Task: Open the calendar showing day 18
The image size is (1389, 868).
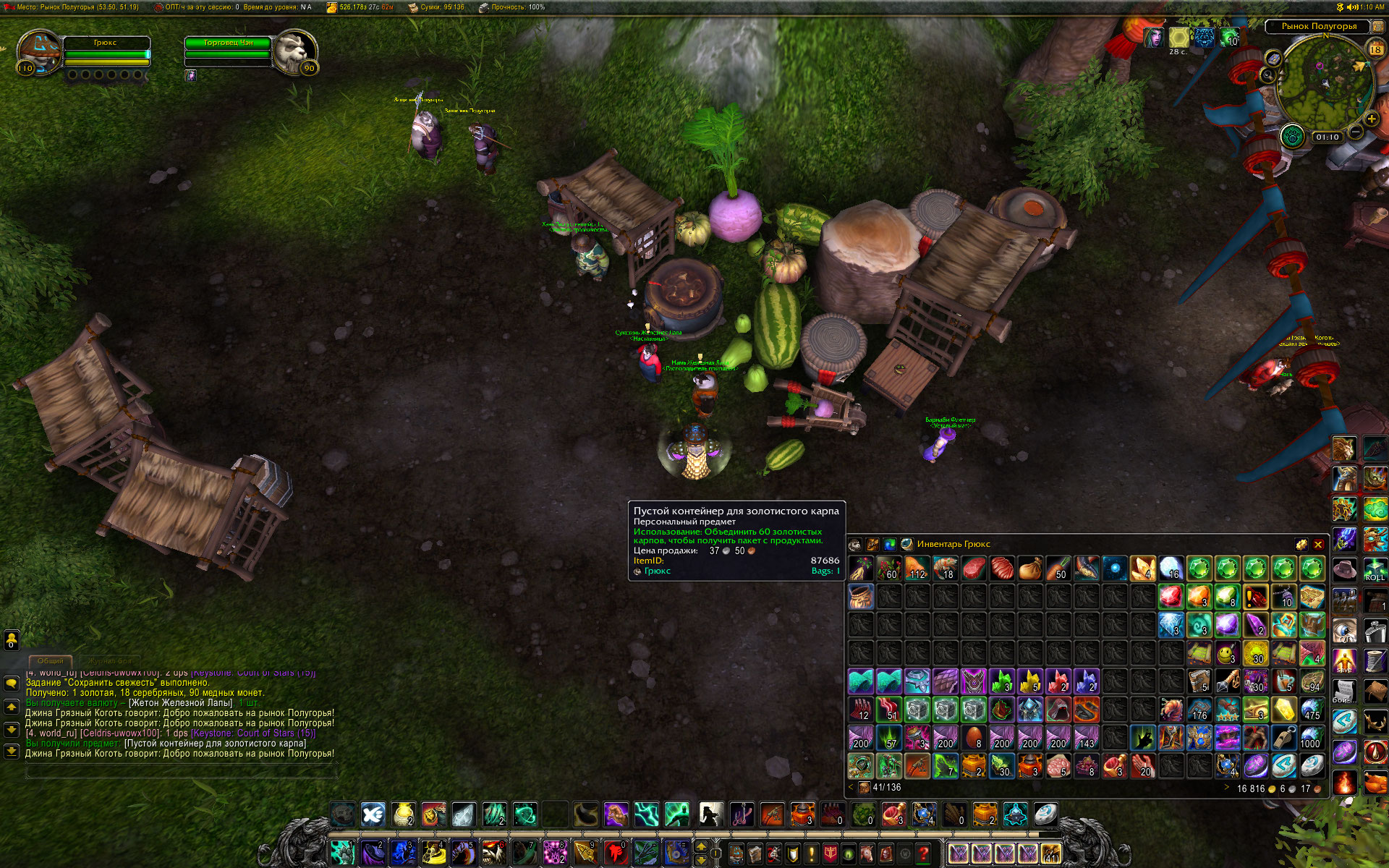Action: click(x=1375, y=49)
